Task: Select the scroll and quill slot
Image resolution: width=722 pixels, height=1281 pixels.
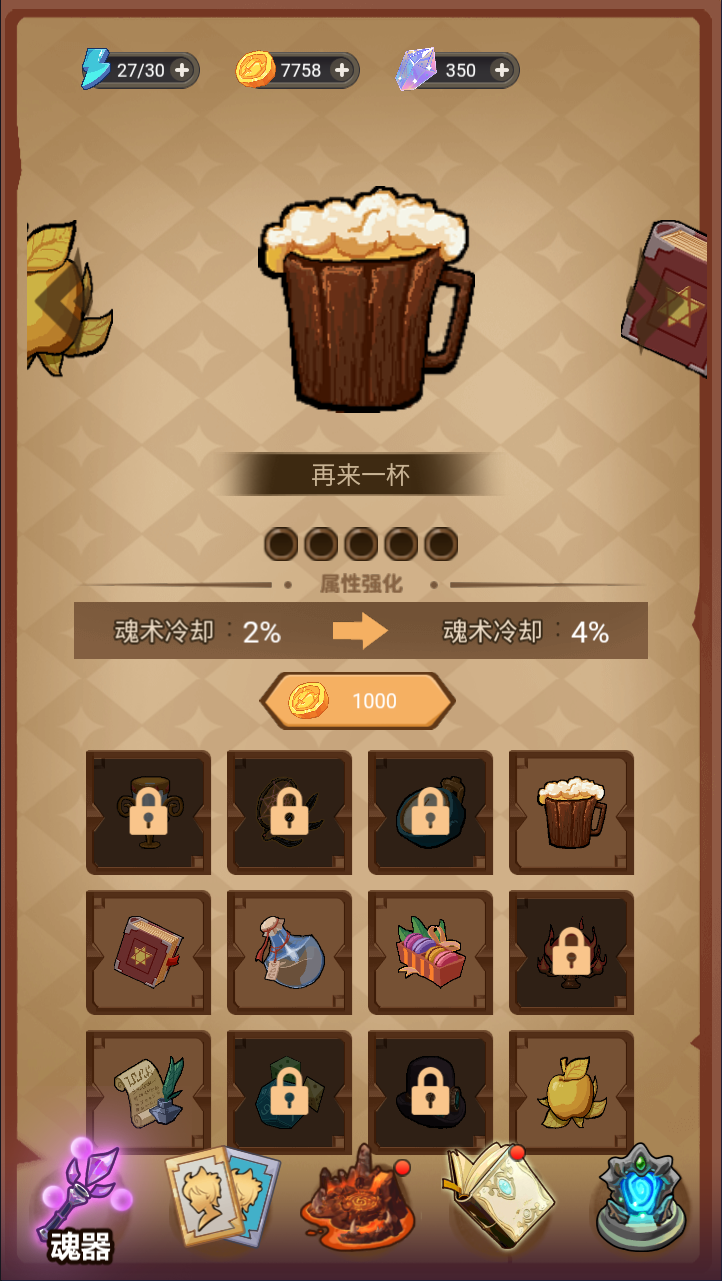Action: [148, 1091]
